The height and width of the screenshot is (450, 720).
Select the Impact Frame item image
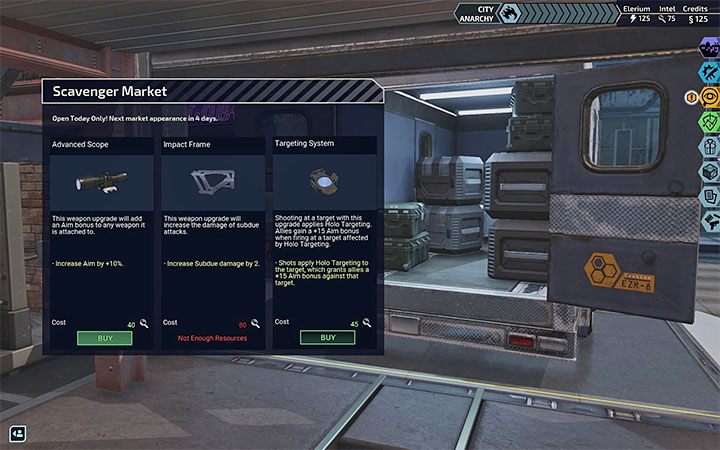215,181
